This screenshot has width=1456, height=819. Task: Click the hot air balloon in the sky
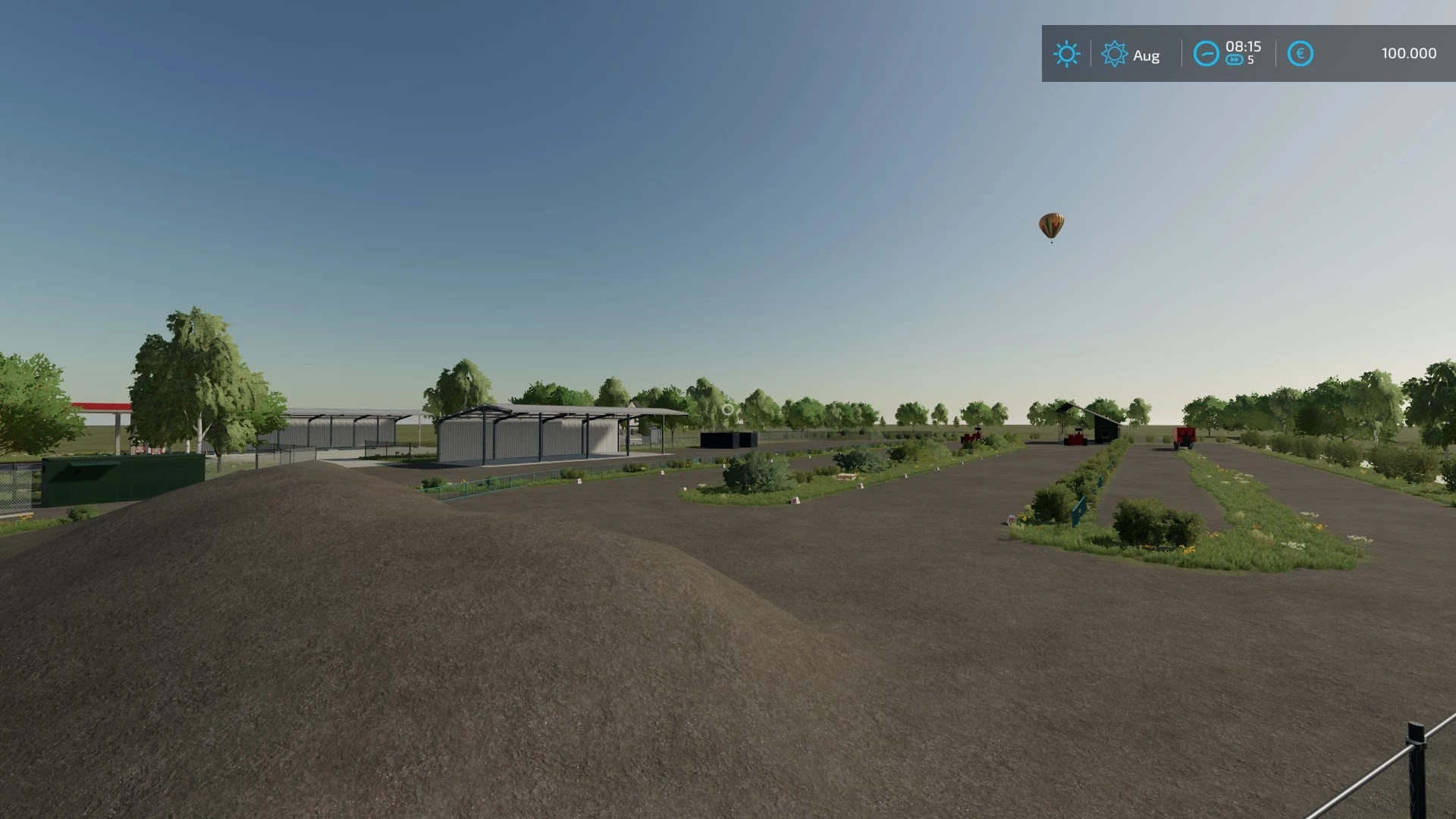[x=1051, y=225]
